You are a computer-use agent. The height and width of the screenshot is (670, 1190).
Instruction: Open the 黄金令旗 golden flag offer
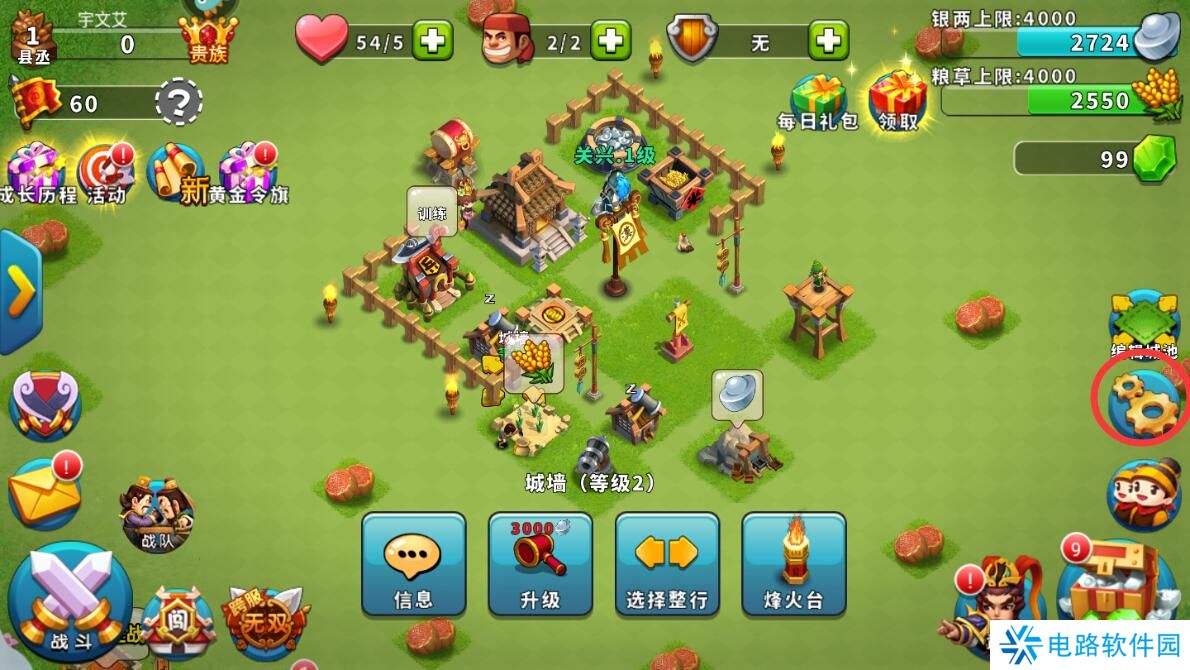[245, 174]
